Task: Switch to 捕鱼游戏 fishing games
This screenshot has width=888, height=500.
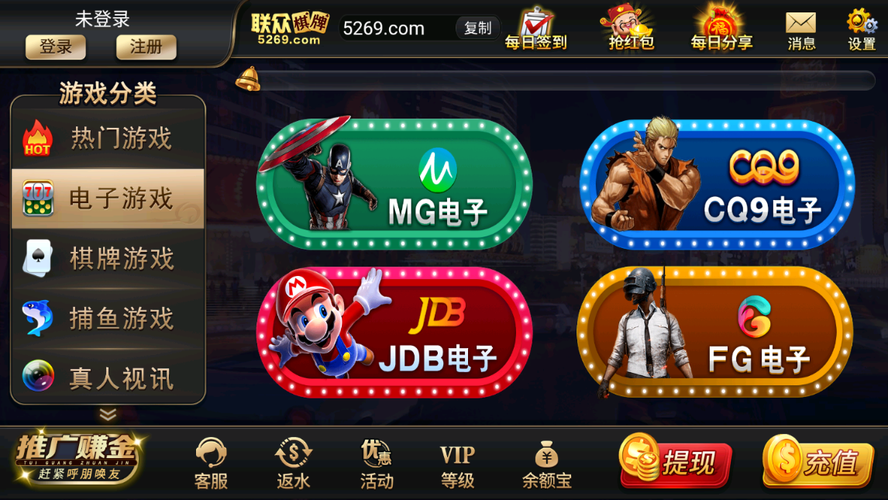Action: 108,319
